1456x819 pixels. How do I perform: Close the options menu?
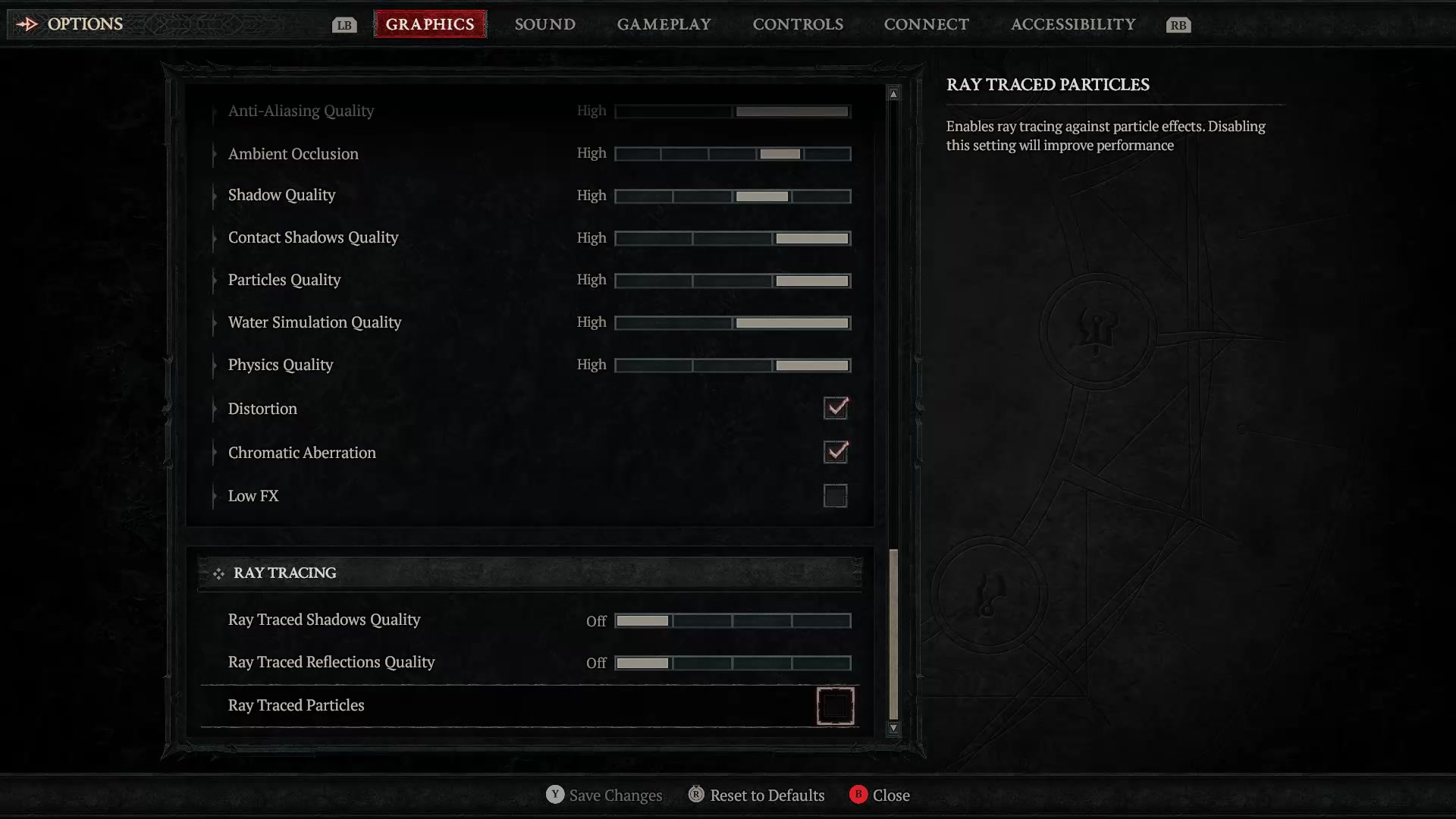point(890,795)
